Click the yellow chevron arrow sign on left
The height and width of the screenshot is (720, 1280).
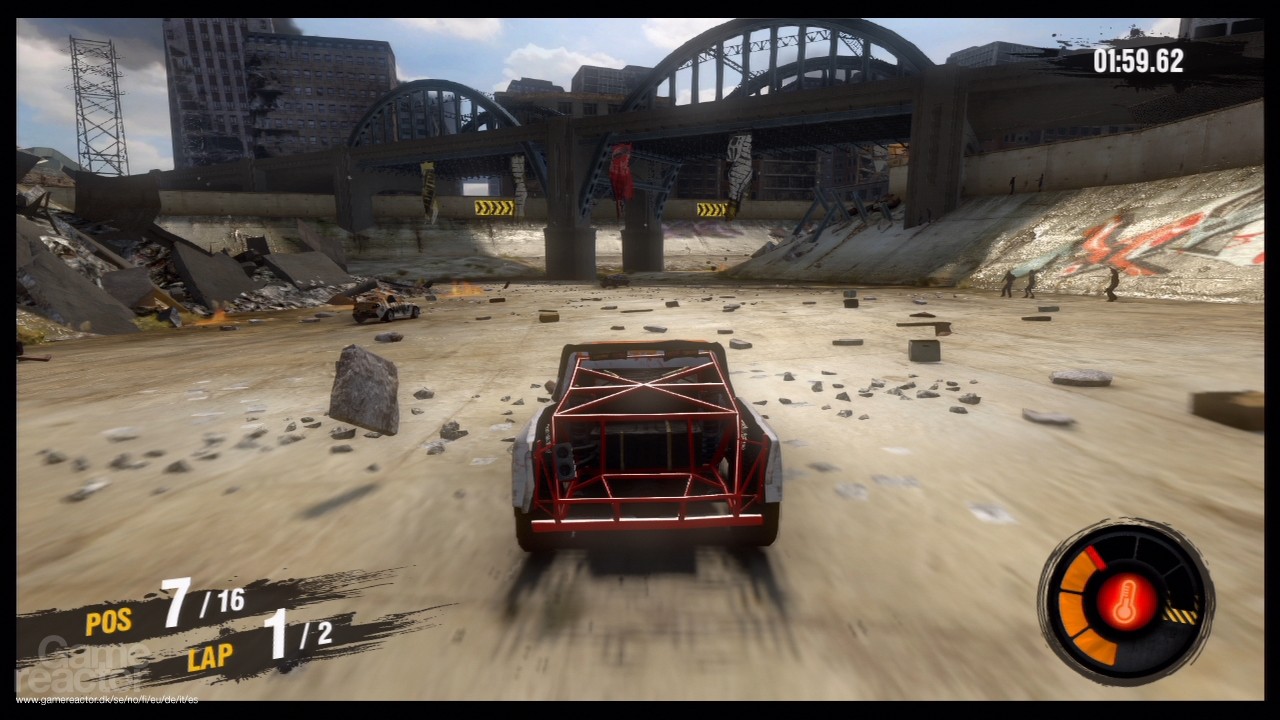tap(495, 207)
